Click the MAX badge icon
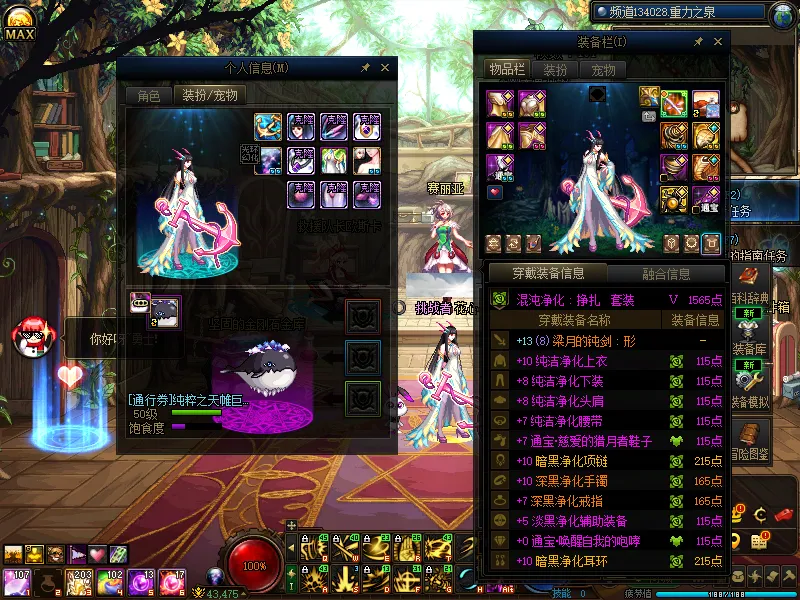This screenshot has width=800, height=600. coord(19,29)
